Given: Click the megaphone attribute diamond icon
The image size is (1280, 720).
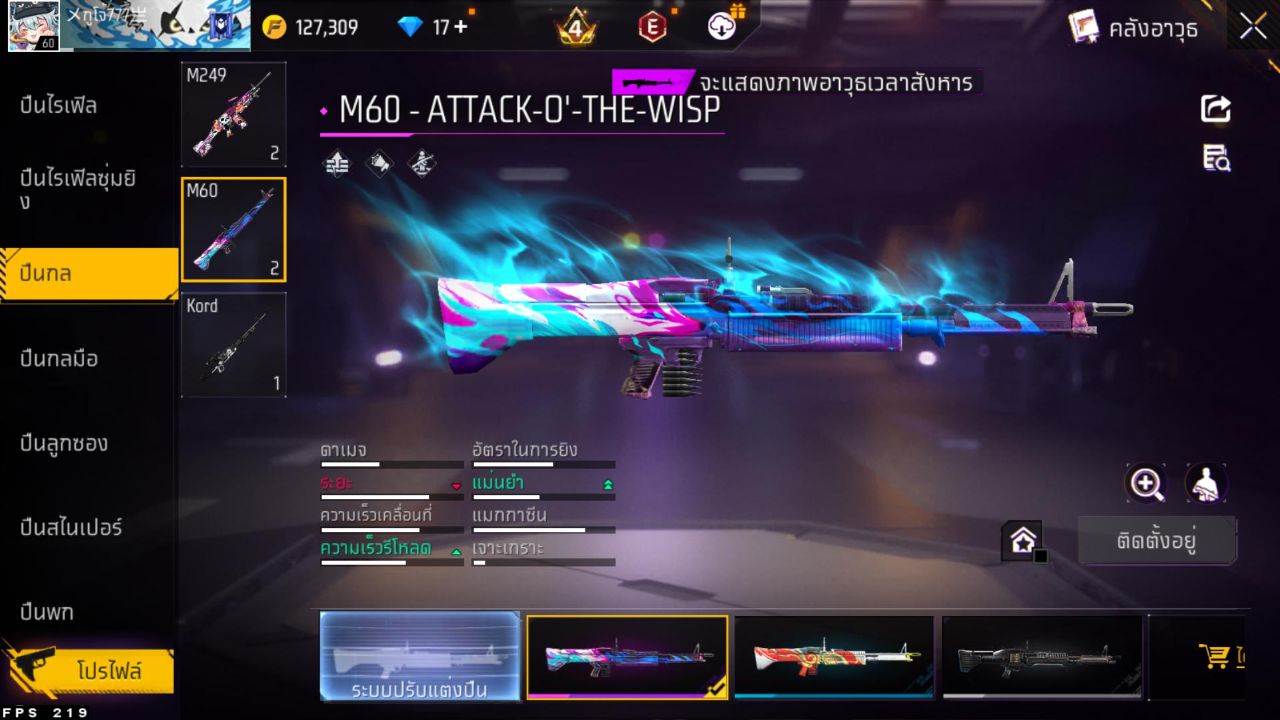Looking at the screenshot, I should coord(378,162).
